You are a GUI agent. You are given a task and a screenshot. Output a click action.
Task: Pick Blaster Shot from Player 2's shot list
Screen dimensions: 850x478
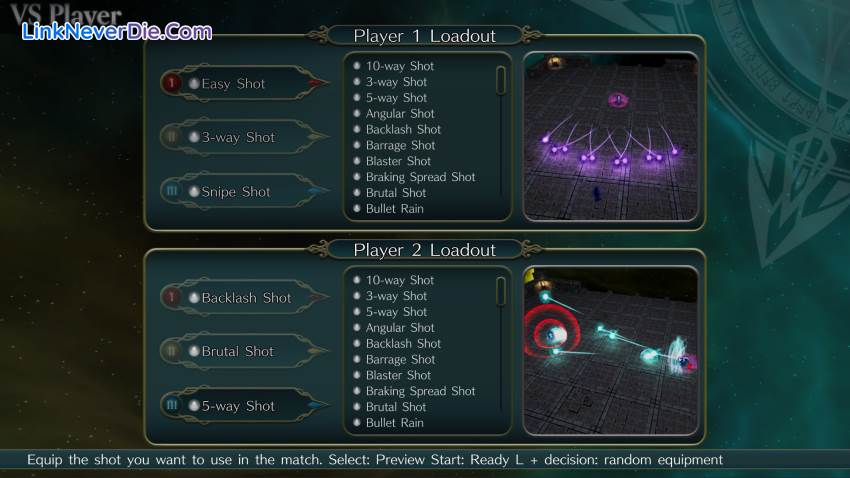(x=398, y=375)
